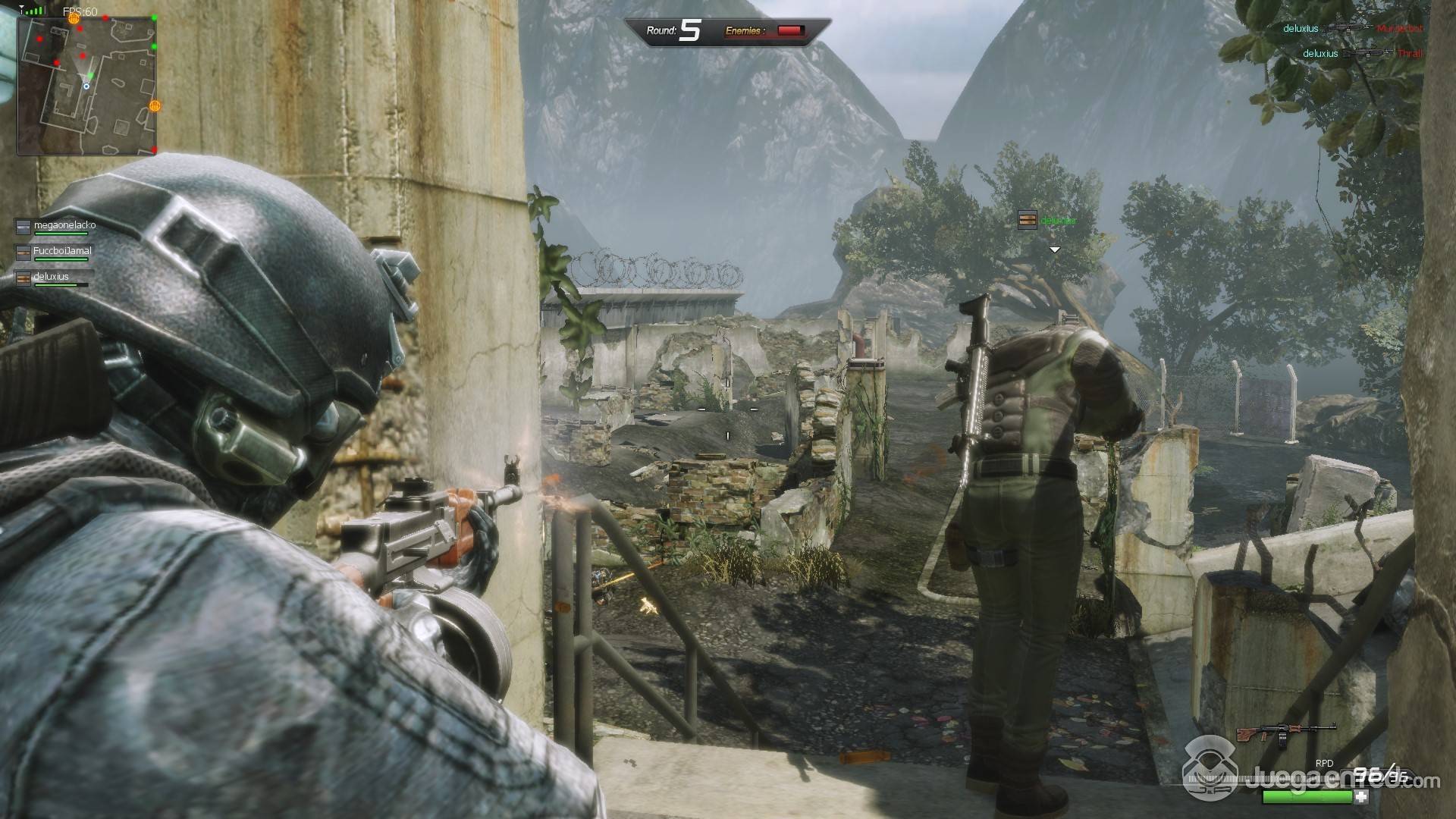Click the orange objective marker on minimap's right edge
Image resolution: width=1456 pixels, height=819 pixels.
[155, 106]
